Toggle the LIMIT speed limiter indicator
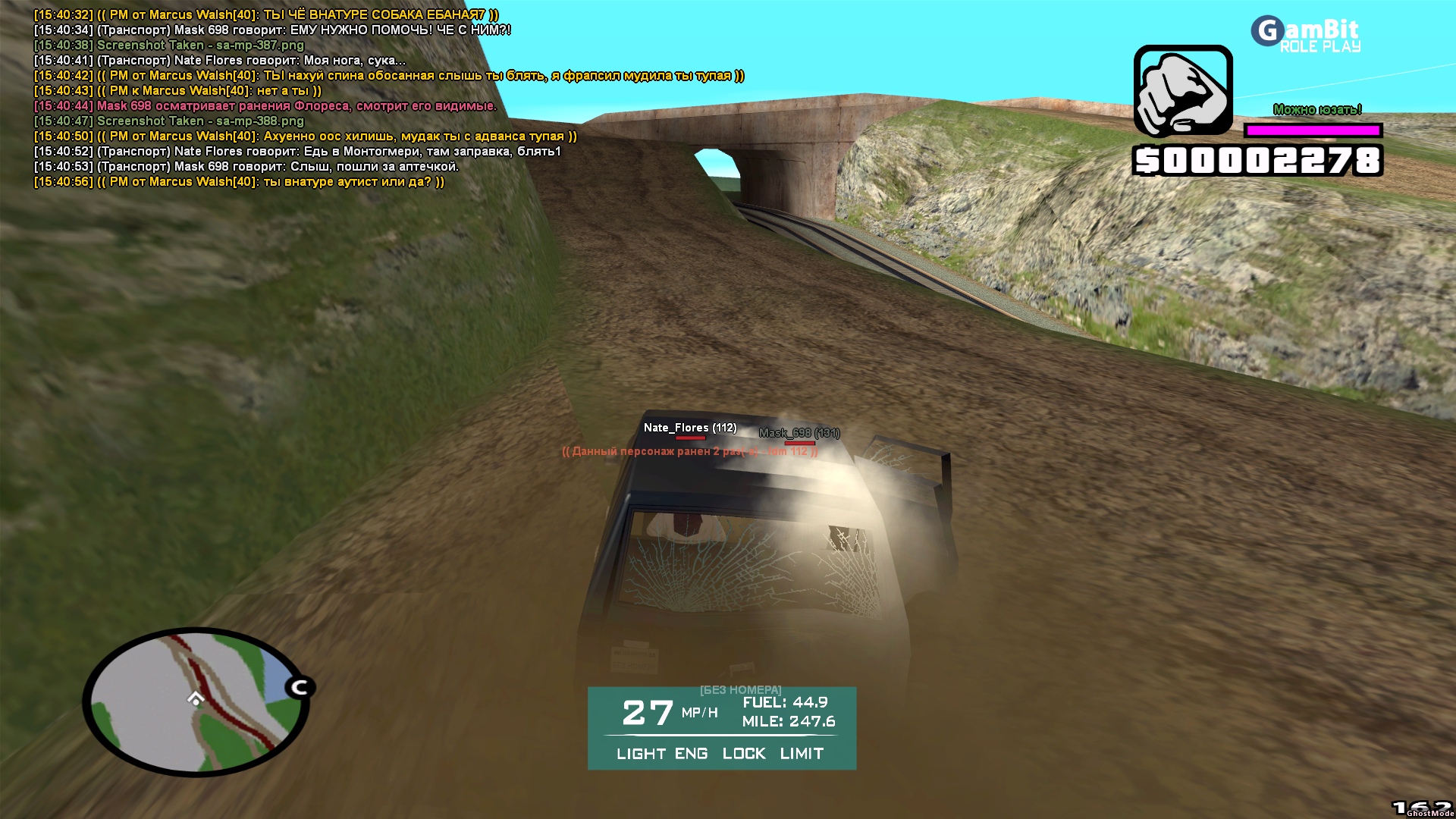This screenshot has height=819, width=1456. coord(802,754)
